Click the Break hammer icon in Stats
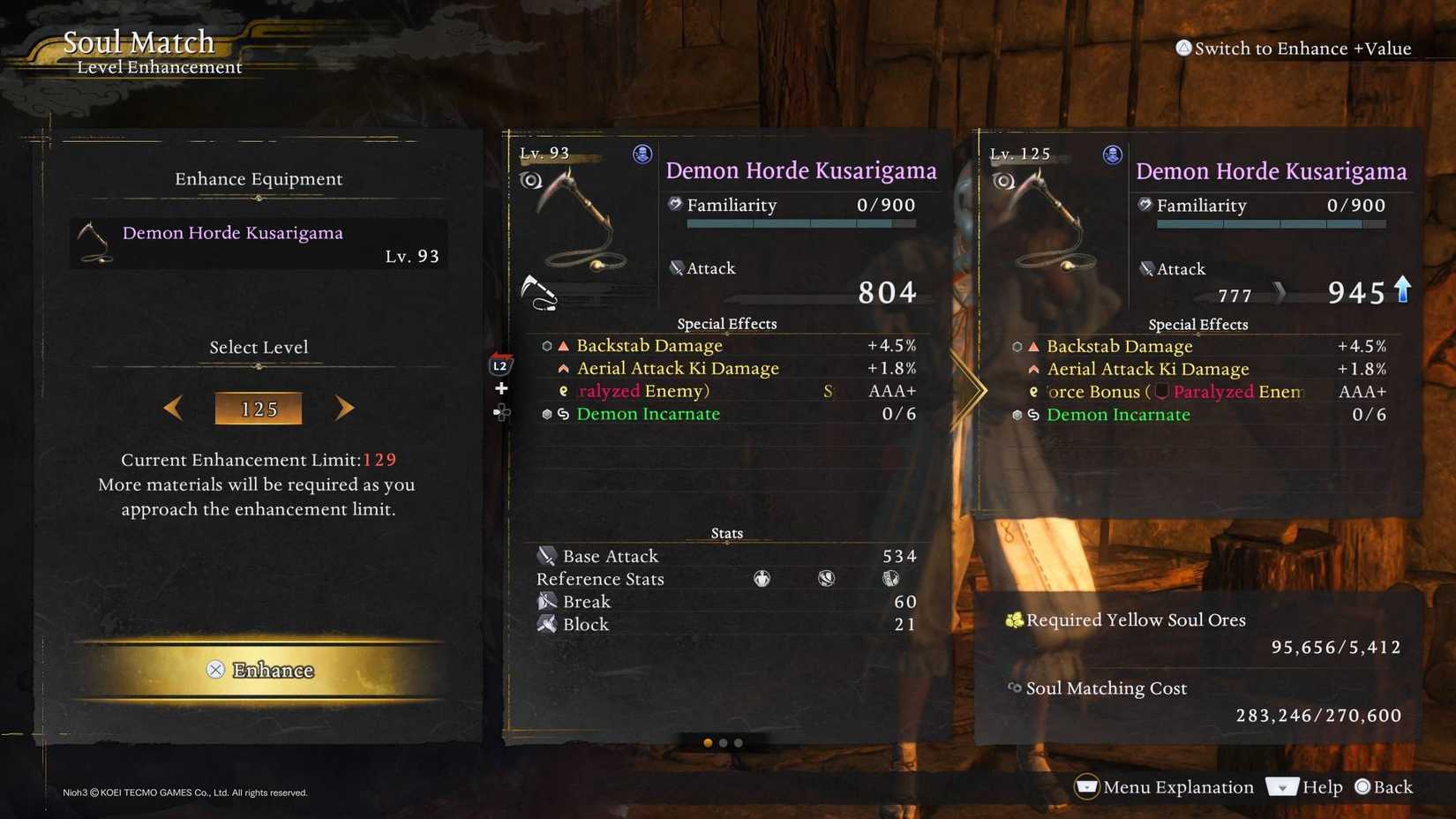Viewport: 1456px width, 819px height. 546,601
